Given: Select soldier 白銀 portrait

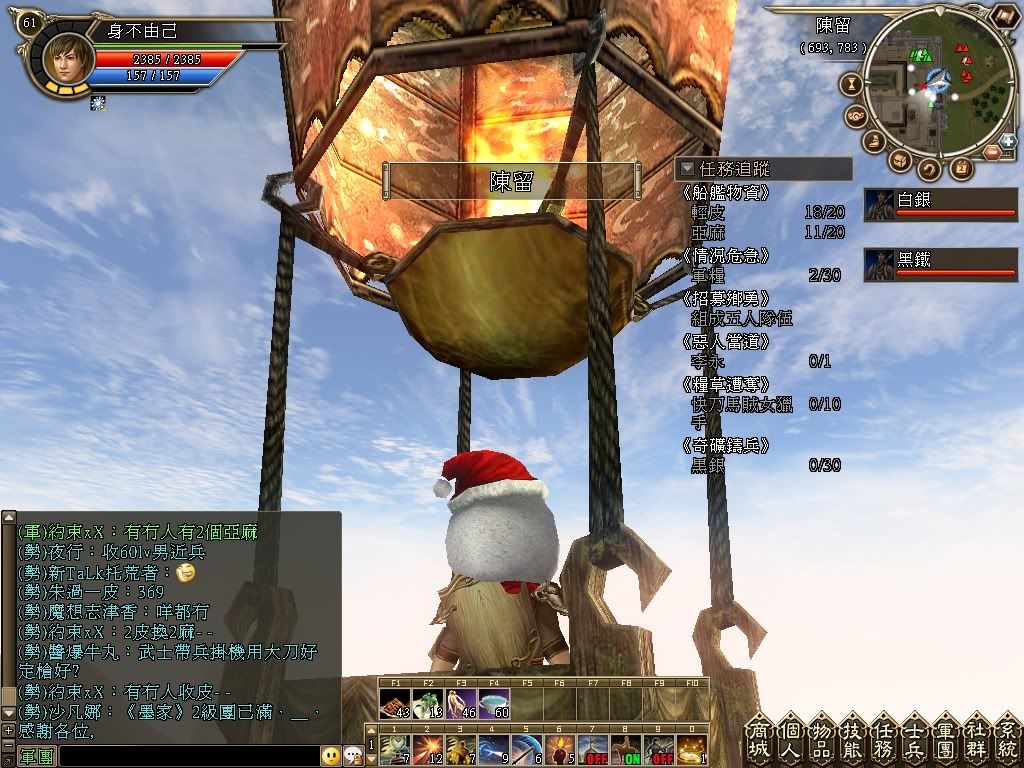Looking at the screenshot, I should [879, 205].
